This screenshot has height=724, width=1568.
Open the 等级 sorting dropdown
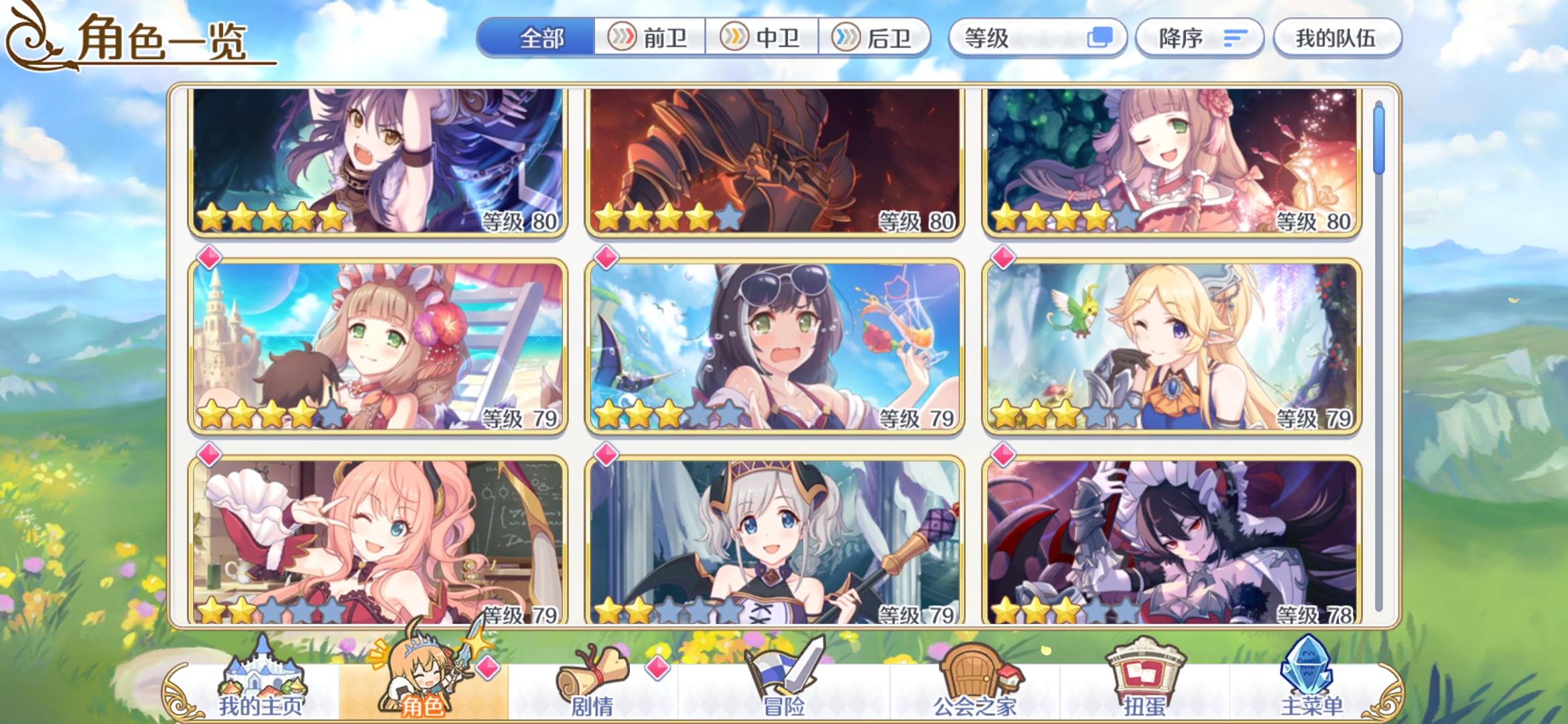pyautogui.click(x=1038, y=38)
